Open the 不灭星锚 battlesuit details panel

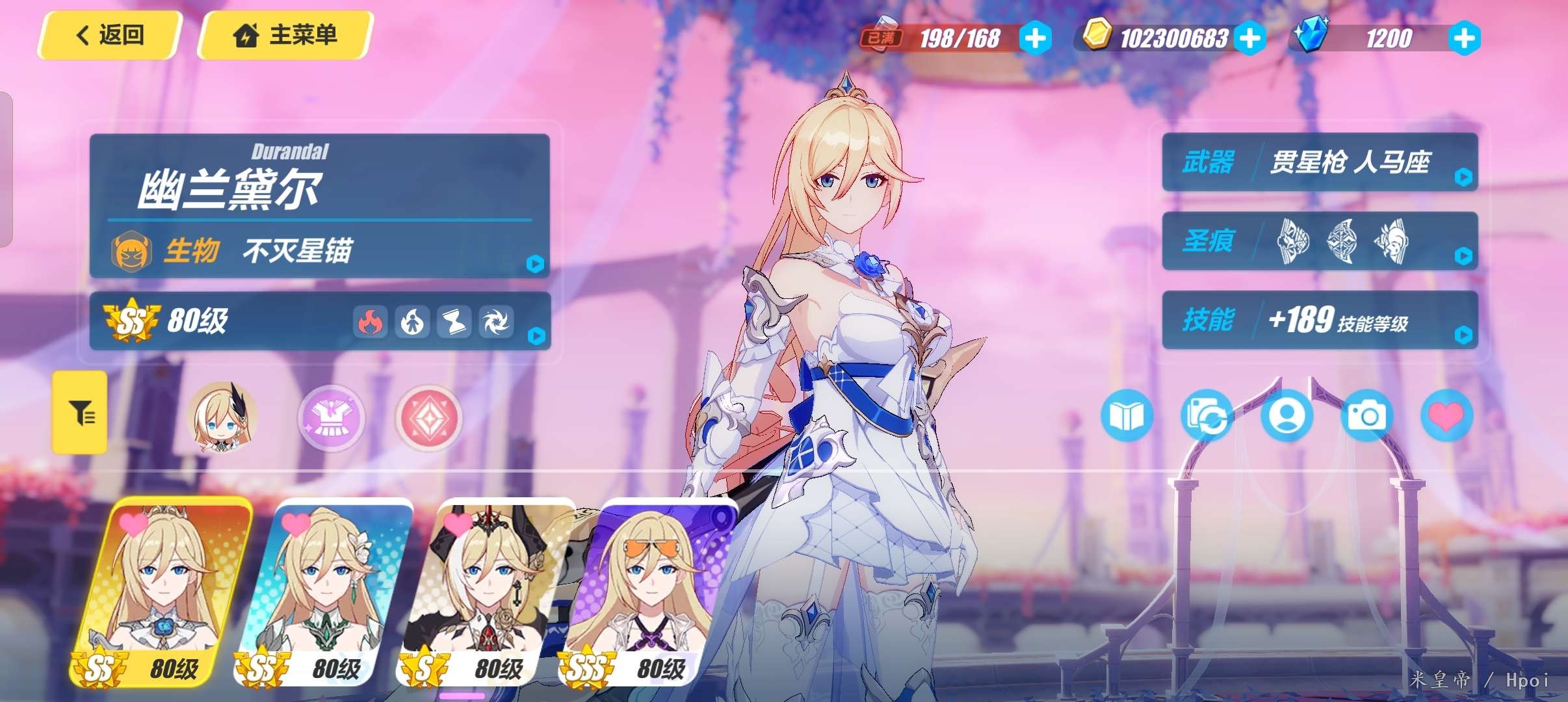(319, 250)
